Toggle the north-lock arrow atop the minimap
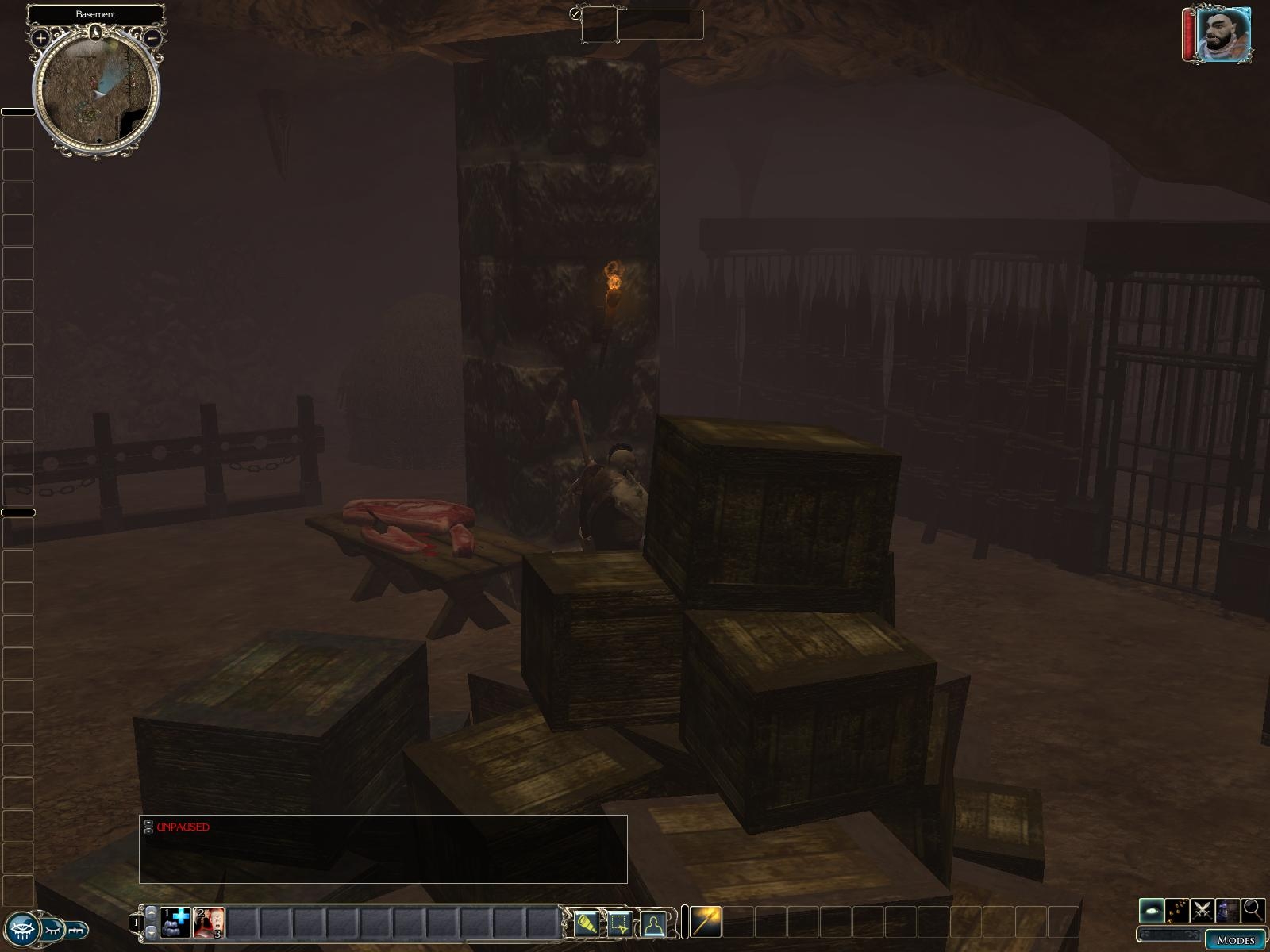This screenshot has height=952, width=1270. (96, 33)
